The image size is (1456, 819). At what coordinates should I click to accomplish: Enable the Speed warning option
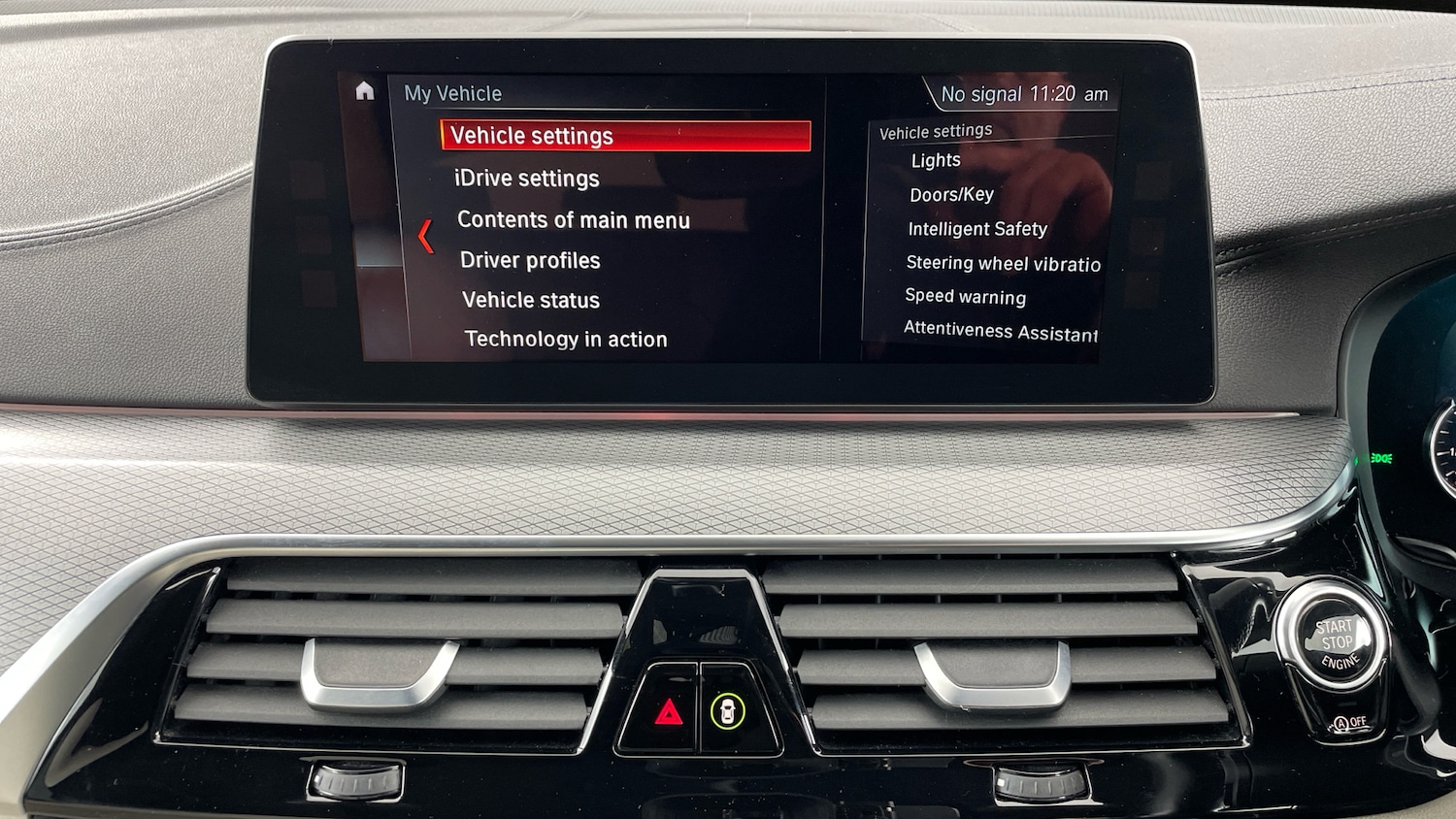point(965,297)
